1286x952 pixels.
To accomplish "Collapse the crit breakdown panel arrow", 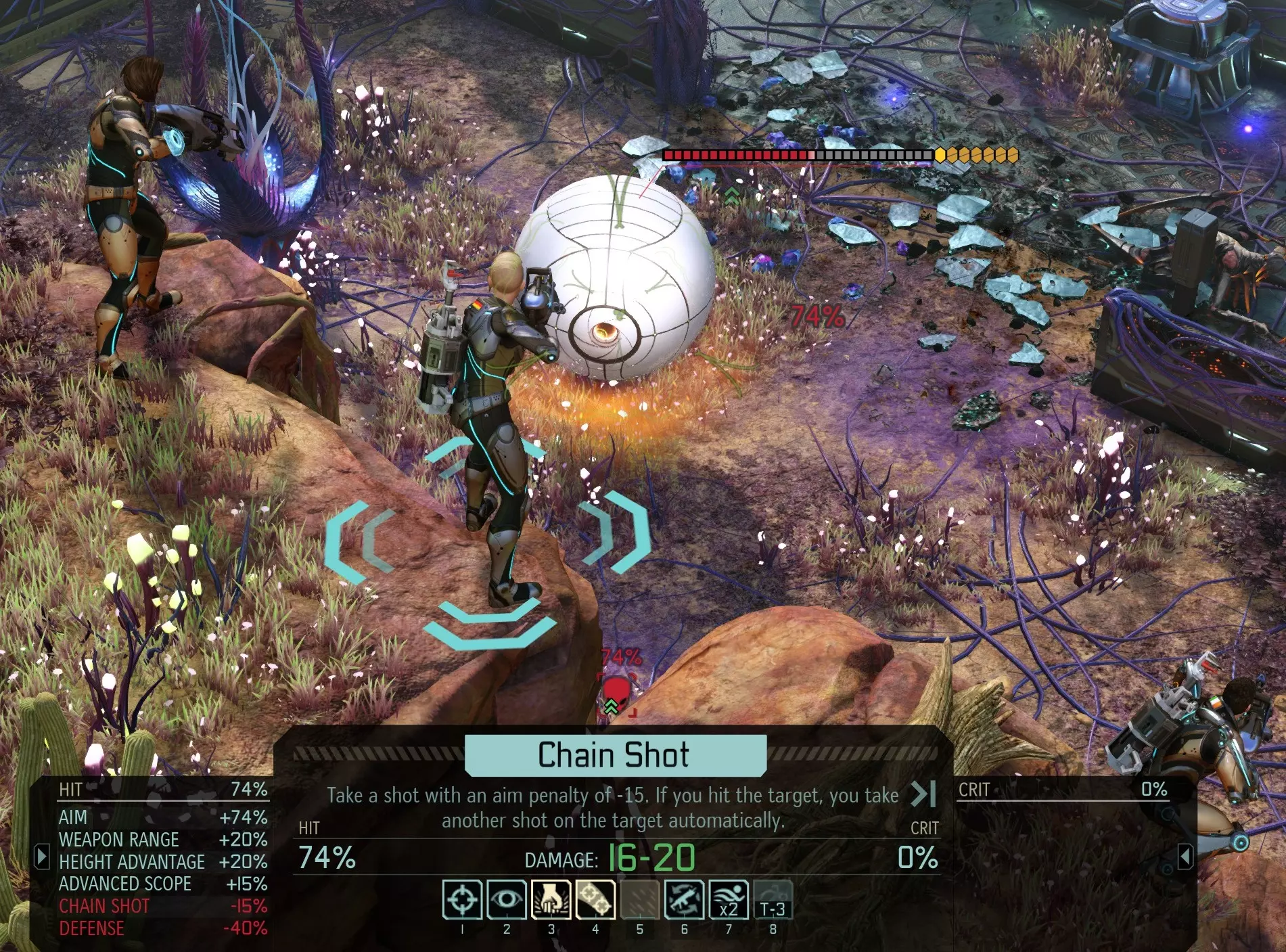I will (x=1185, y=857).
